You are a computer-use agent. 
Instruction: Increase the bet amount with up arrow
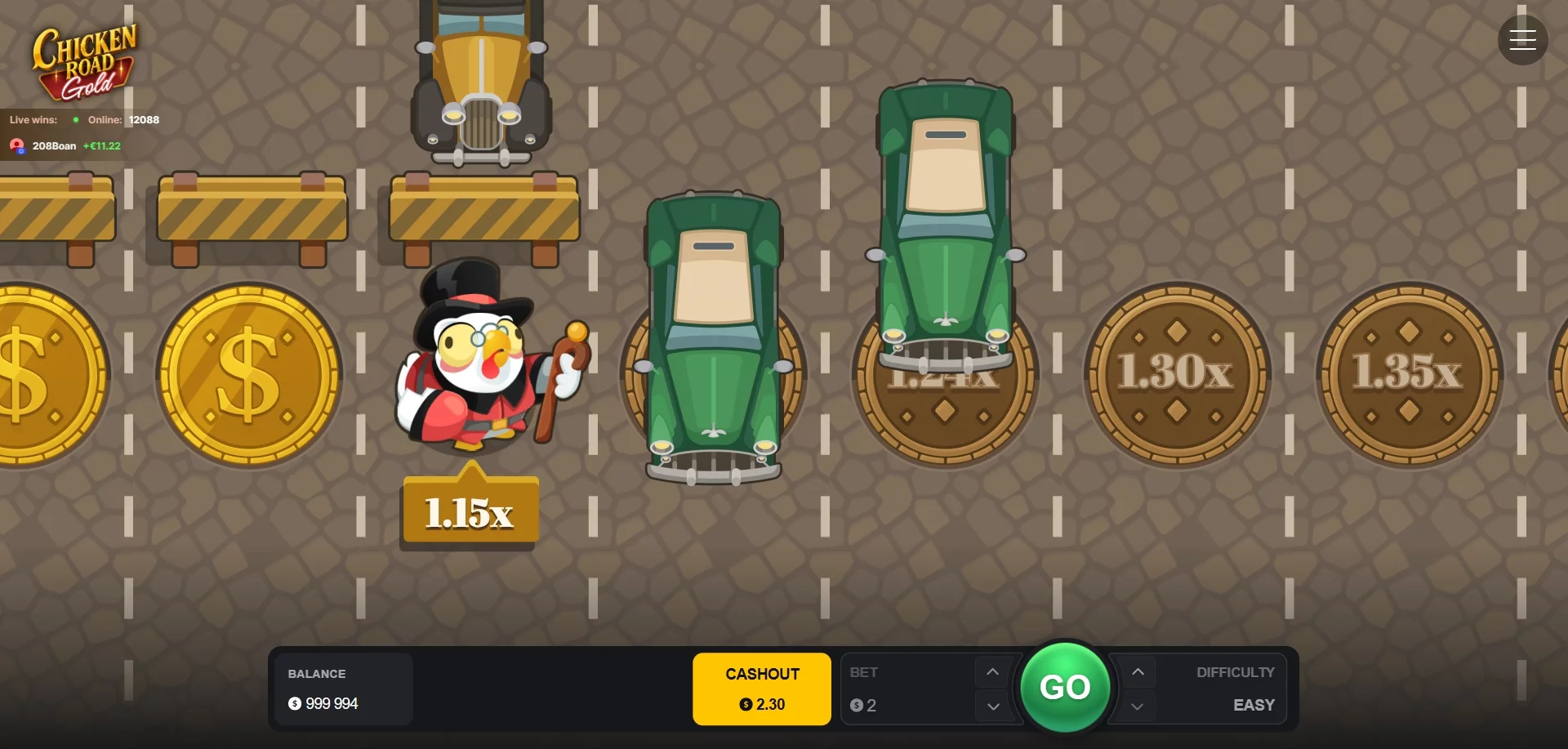(x=992, y=672)
